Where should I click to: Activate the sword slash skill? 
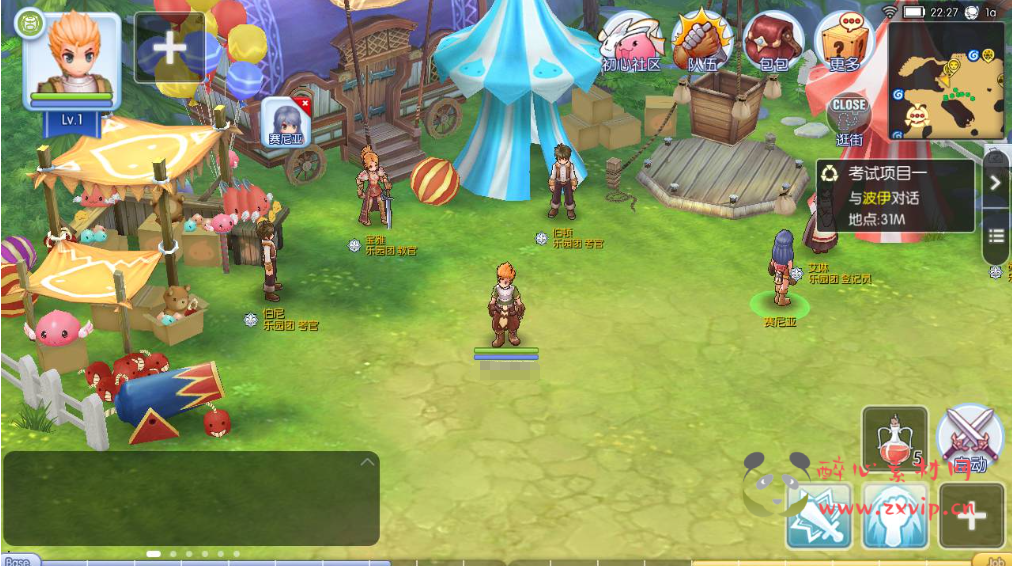(x=818, y=516)
